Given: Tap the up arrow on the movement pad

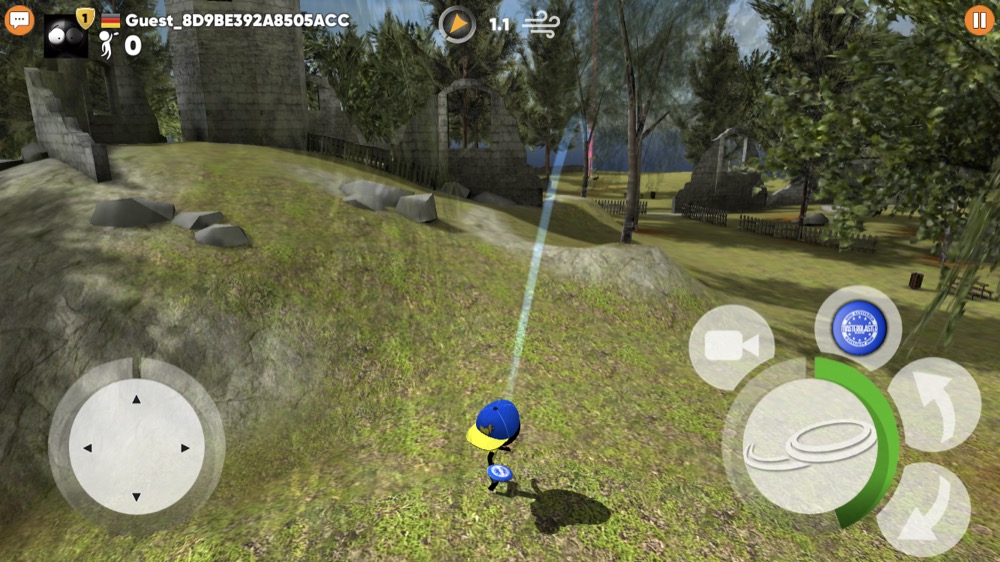Looking at the screenshot, I should click(x=137, y=399).
